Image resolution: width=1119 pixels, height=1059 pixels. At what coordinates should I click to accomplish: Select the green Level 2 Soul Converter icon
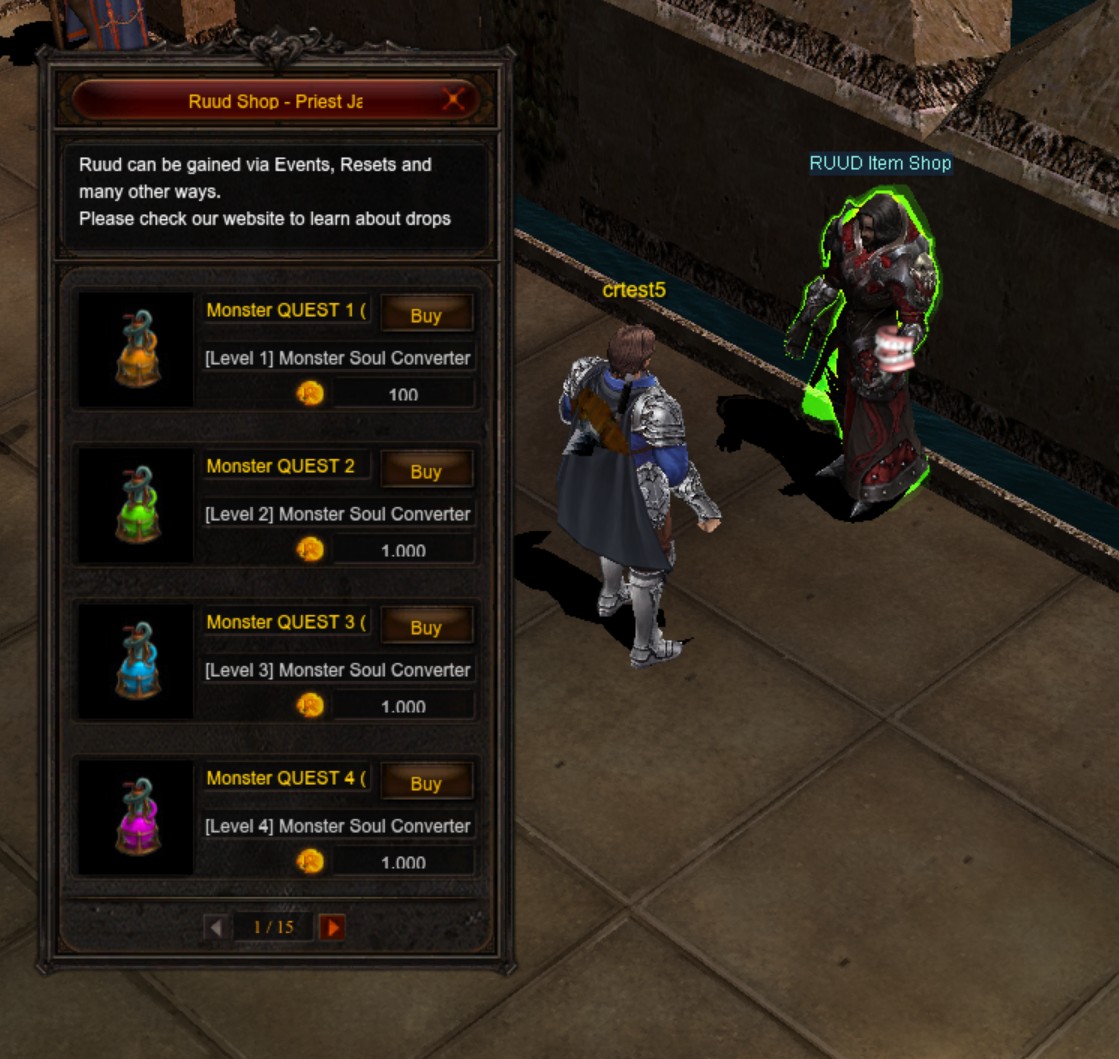point(137,505)
